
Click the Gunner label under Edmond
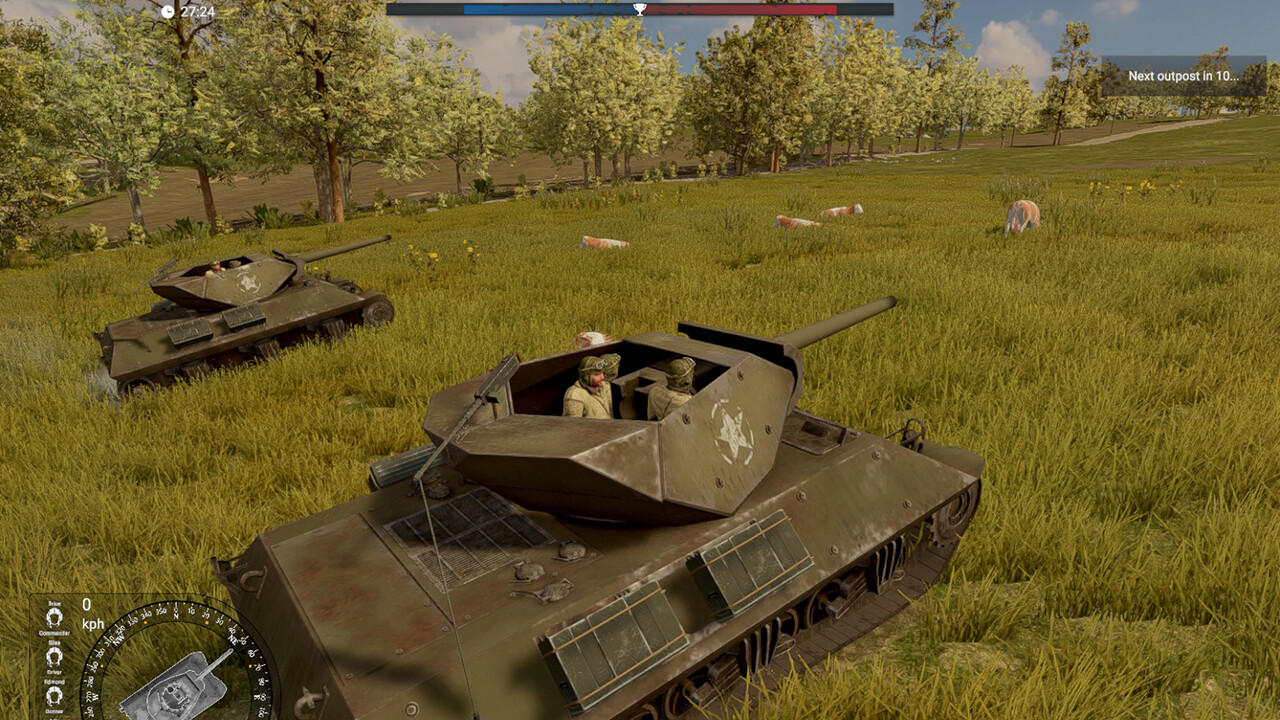pos(55,710)
